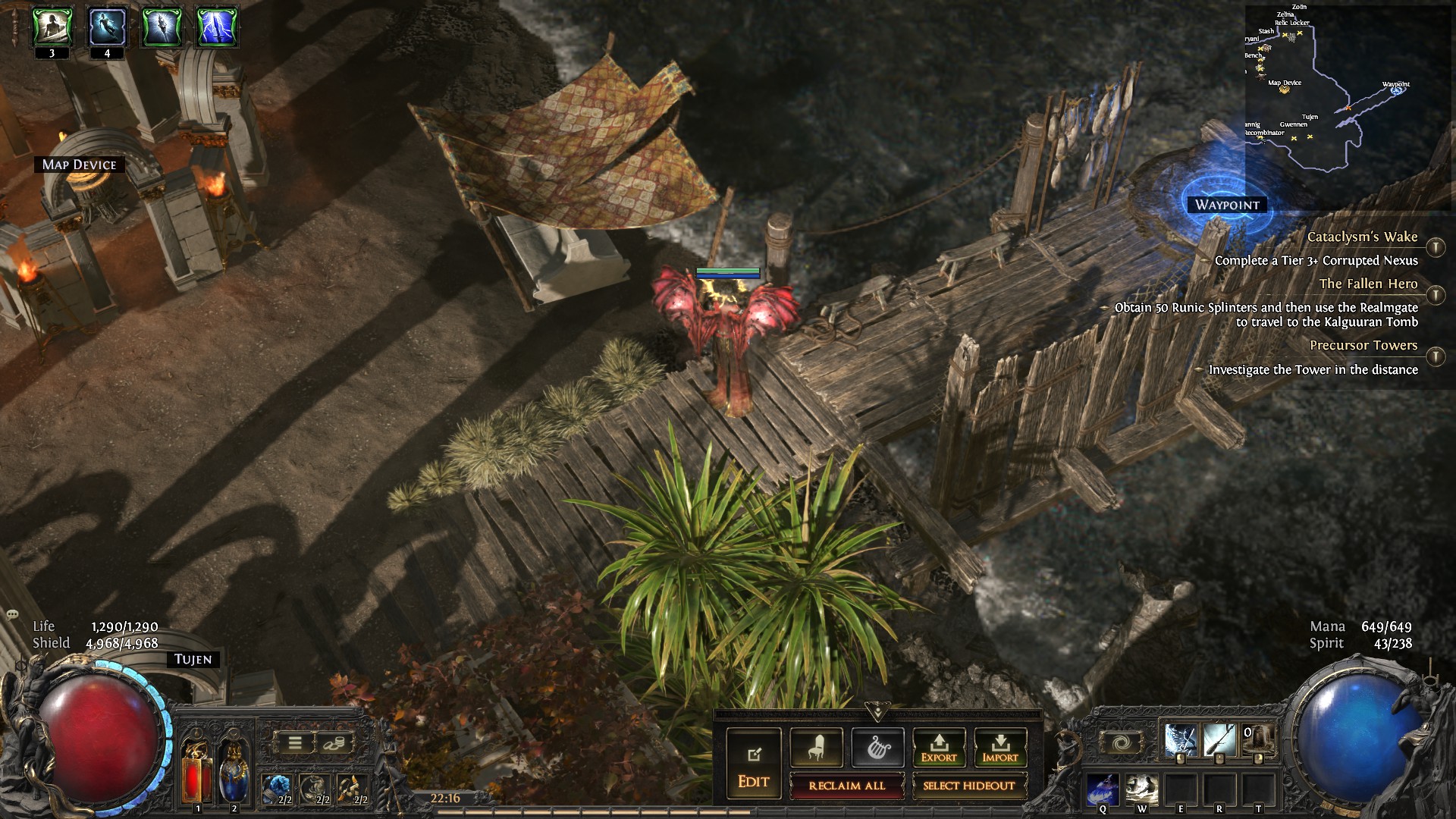1456x819 pixels.
Task: Open the Select Hideout menu
Action: click(x=968, y=786)
